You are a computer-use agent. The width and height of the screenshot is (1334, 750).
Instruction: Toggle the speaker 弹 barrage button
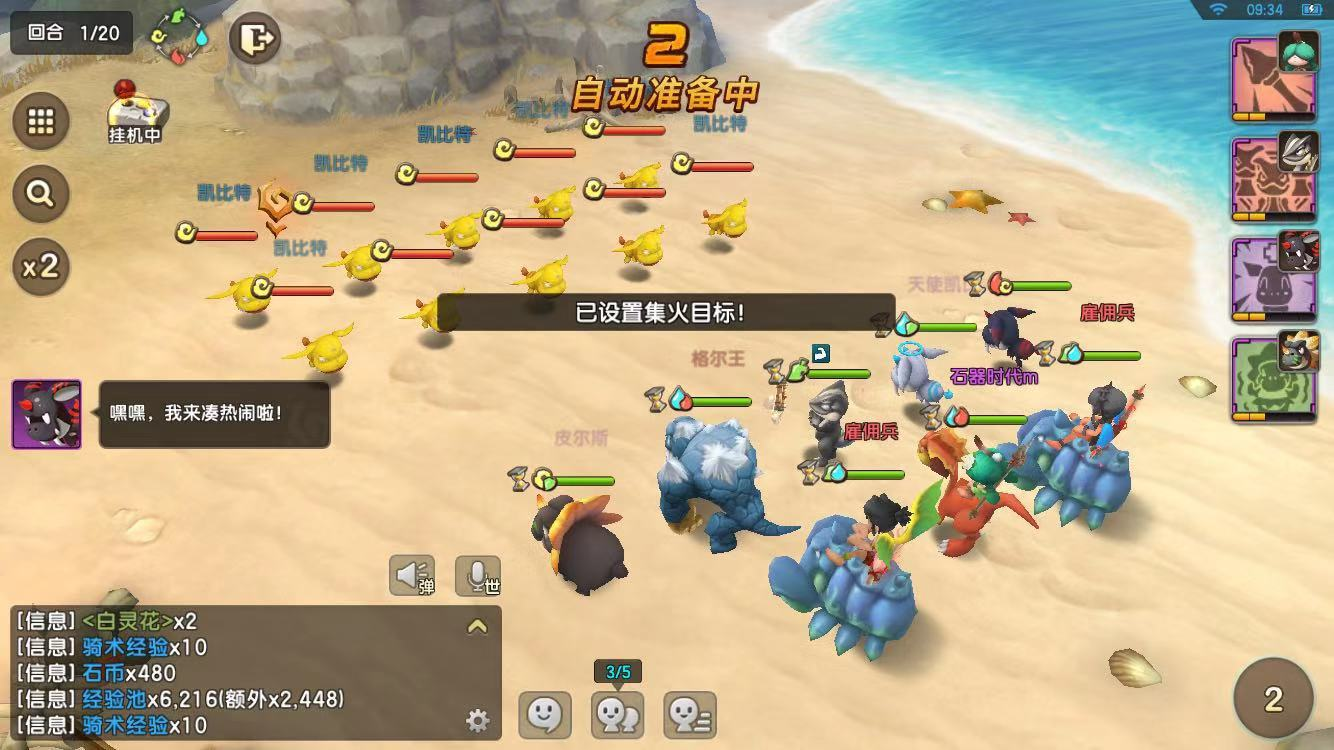(412, 576)
